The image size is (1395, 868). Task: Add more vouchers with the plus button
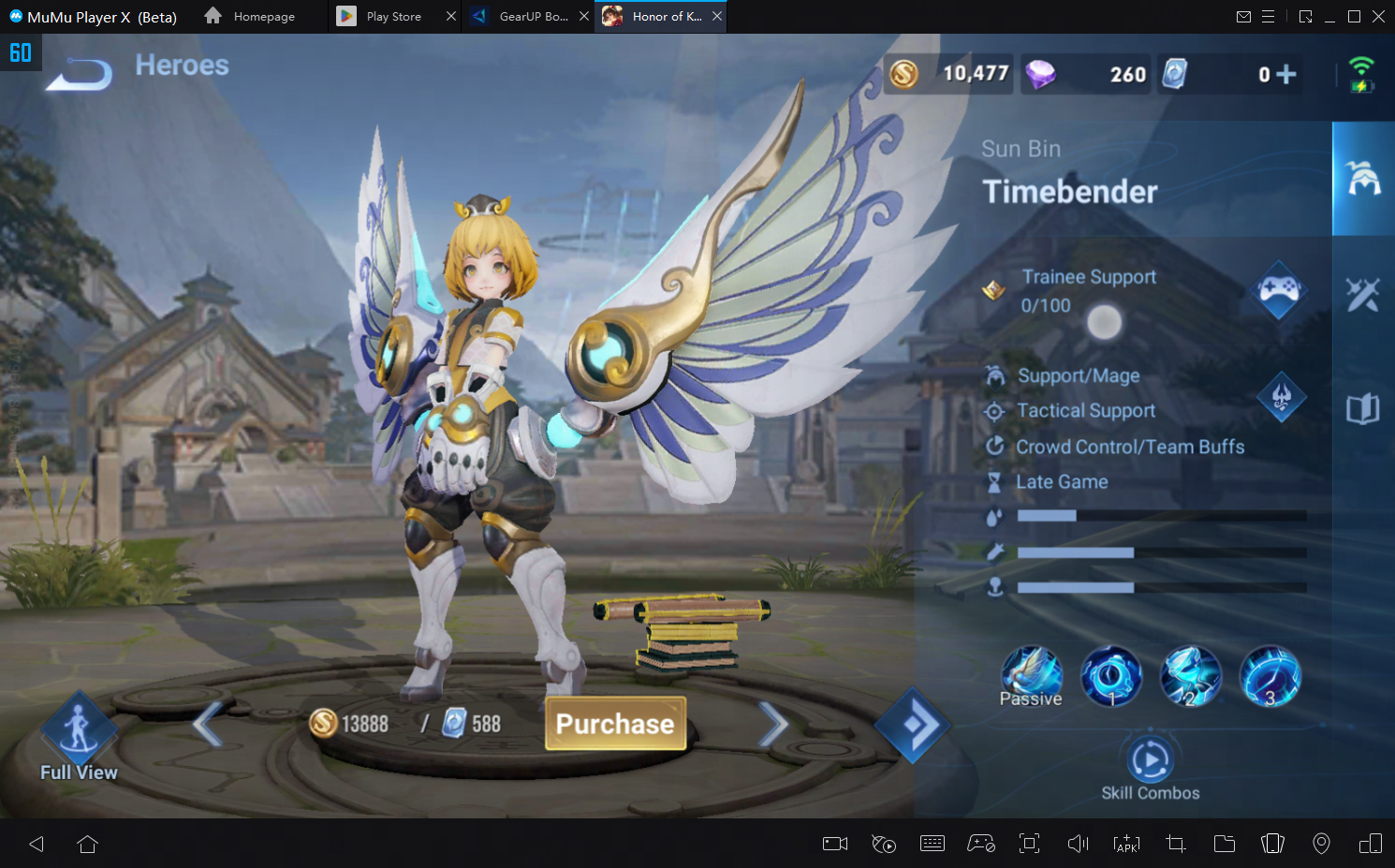[x=1286, y=74]
